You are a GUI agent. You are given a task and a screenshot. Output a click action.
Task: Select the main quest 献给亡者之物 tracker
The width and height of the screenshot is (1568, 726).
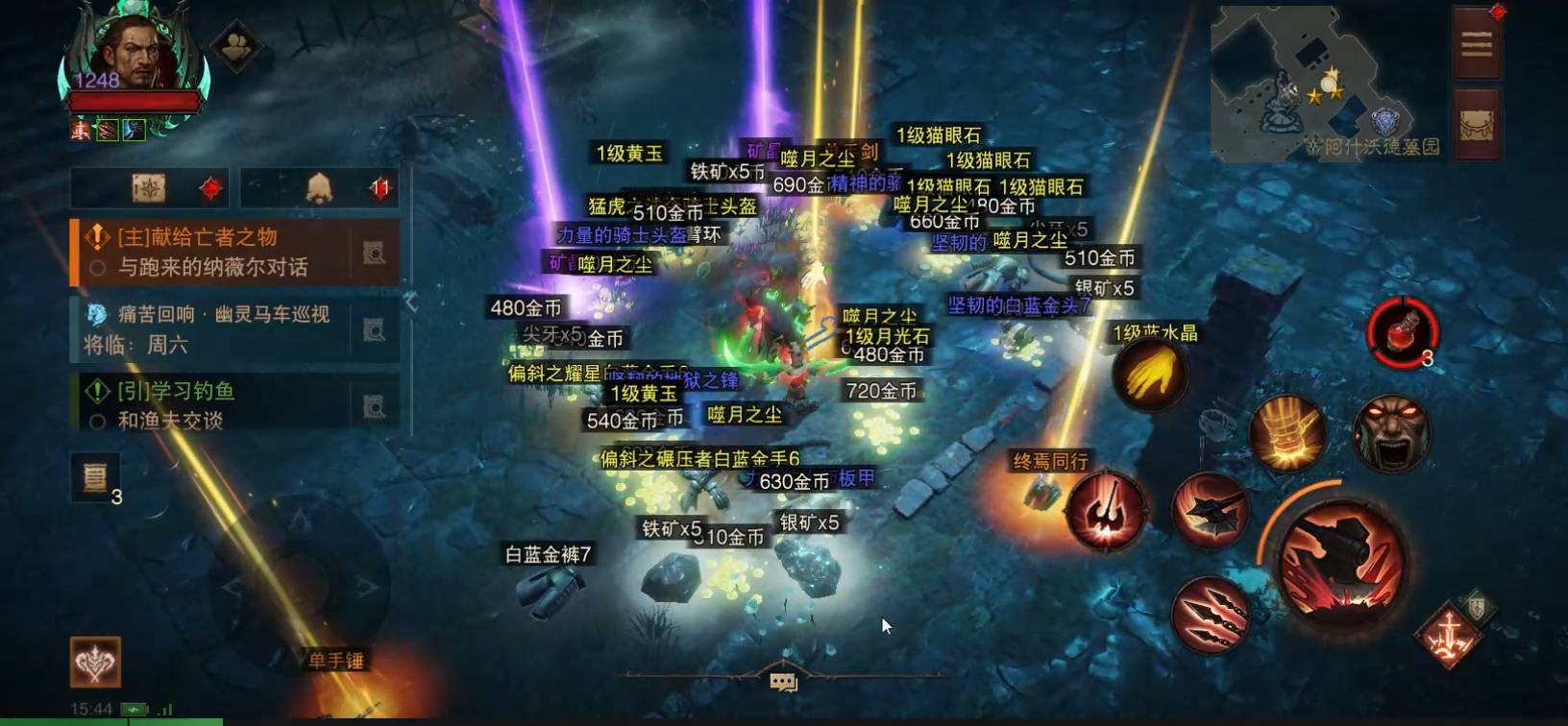pos(211,252)
